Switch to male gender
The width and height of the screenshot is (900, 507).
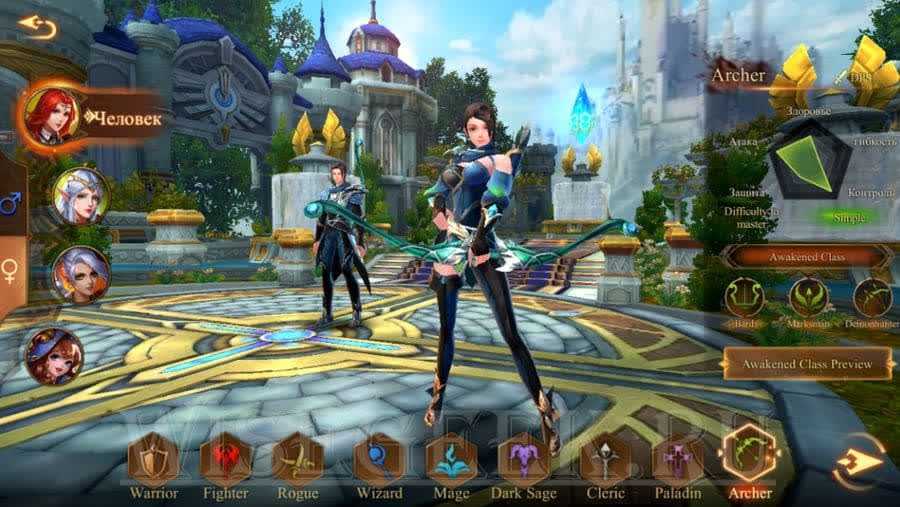pos(11,206)
